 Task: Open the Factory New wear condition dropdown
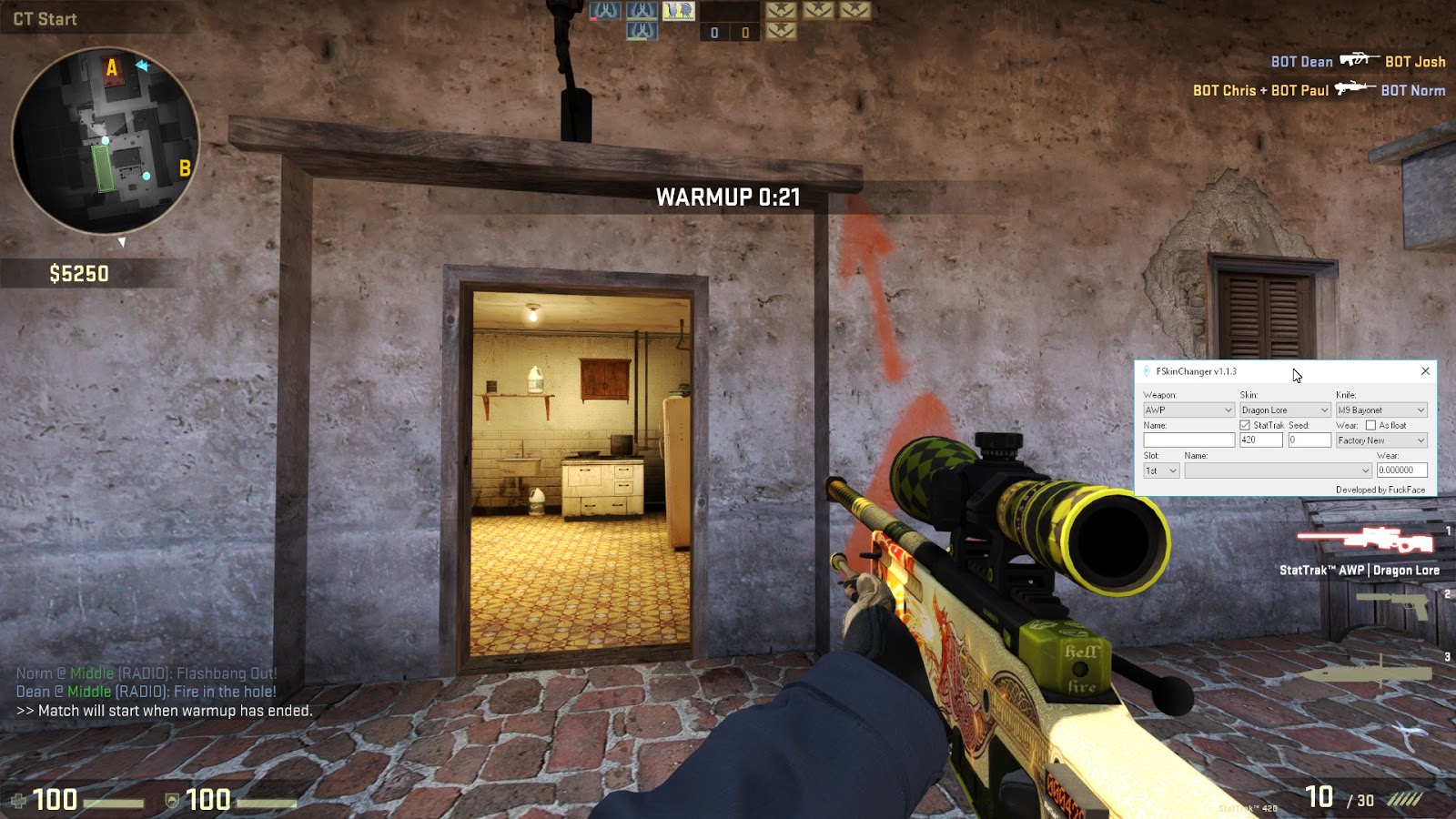click(1381, 440)
